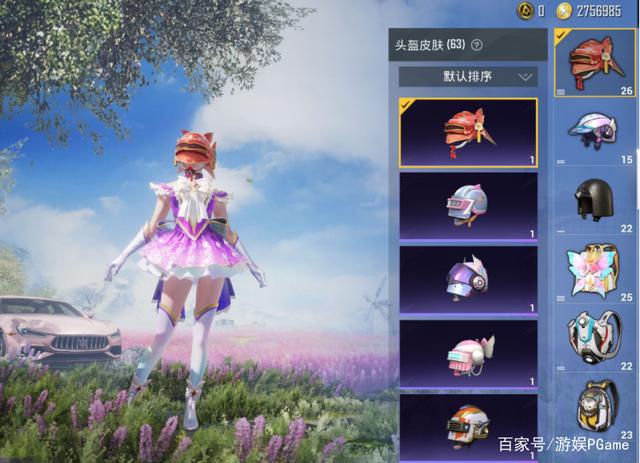Switch to the white-blue bike helmet category

pos(596,132)
